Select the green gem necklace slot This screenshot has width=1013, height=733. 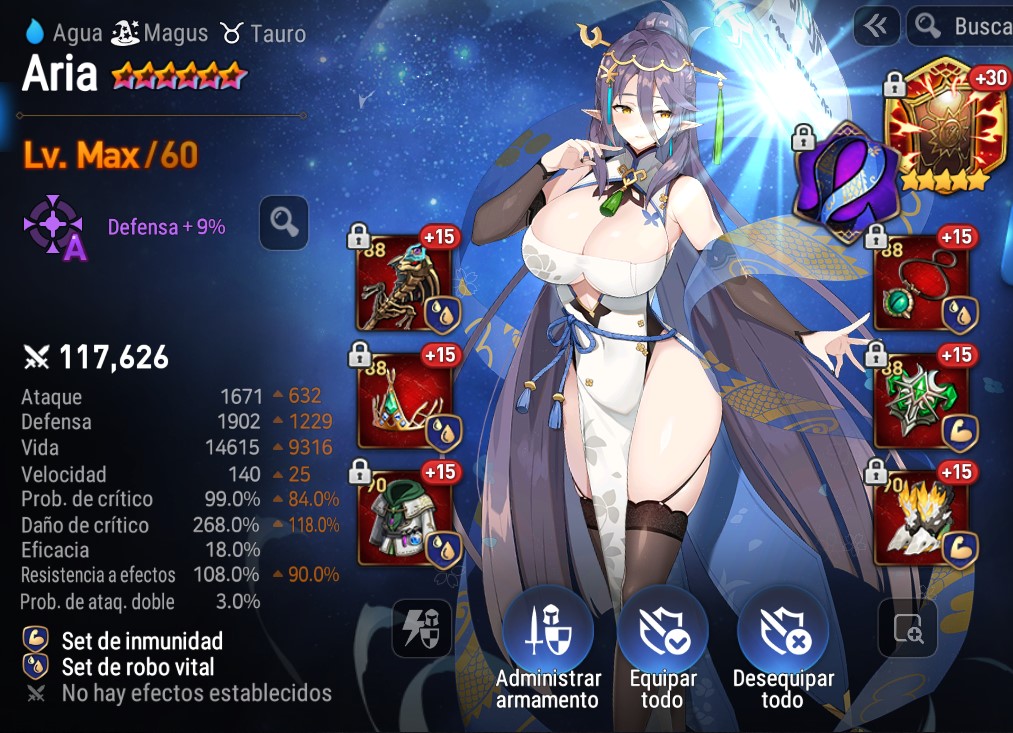point(921,283)
